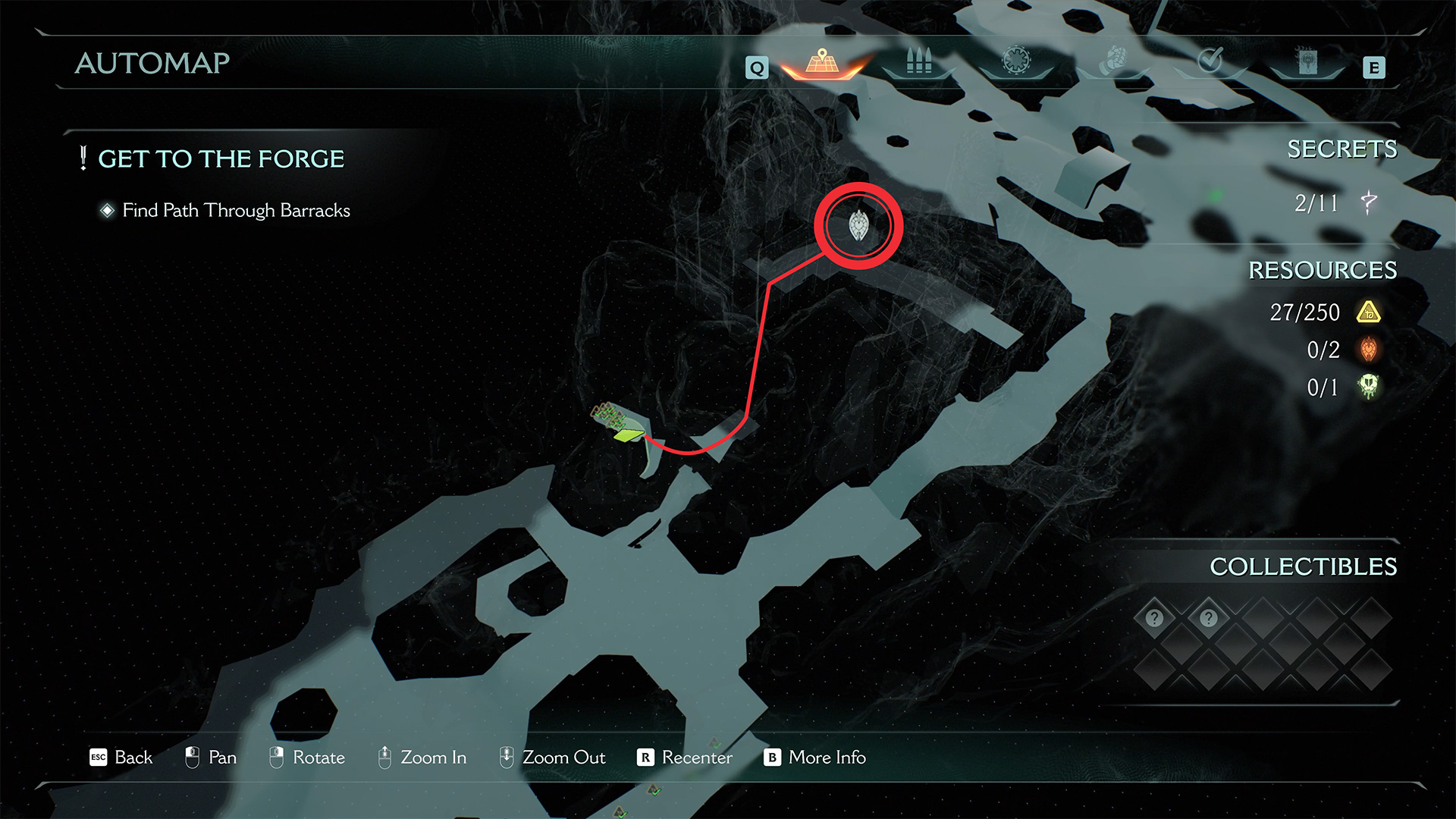Select the active automap tab
This screenshot has width=1456, height=819.
(822, 62)
